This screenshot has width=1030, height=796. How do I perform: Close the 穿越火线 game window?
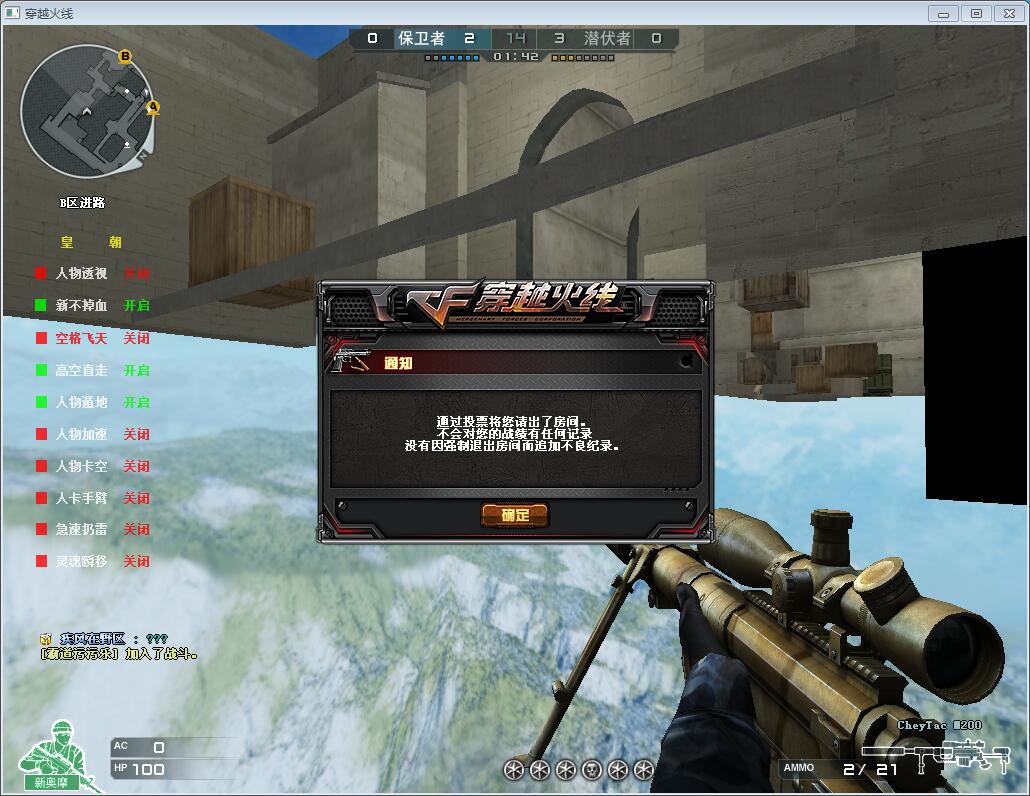[x=1008, y=13]
